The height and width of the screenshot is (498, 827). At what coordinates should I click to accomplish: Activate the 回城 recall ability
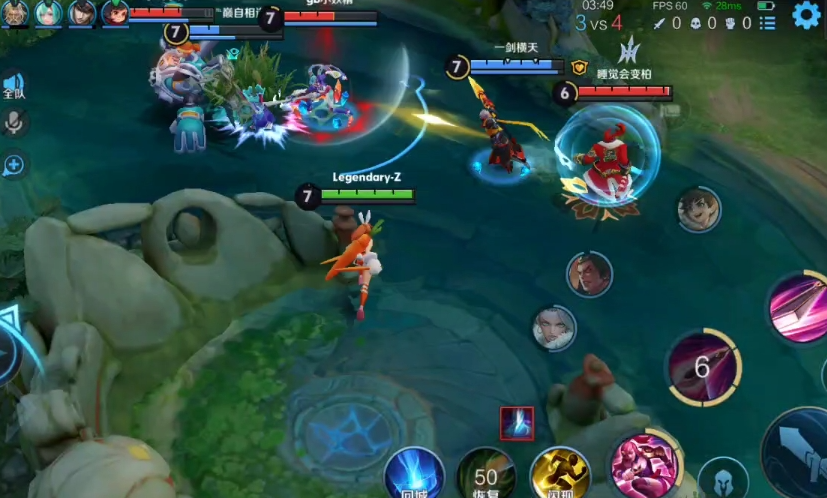click(x=414, y=474)
